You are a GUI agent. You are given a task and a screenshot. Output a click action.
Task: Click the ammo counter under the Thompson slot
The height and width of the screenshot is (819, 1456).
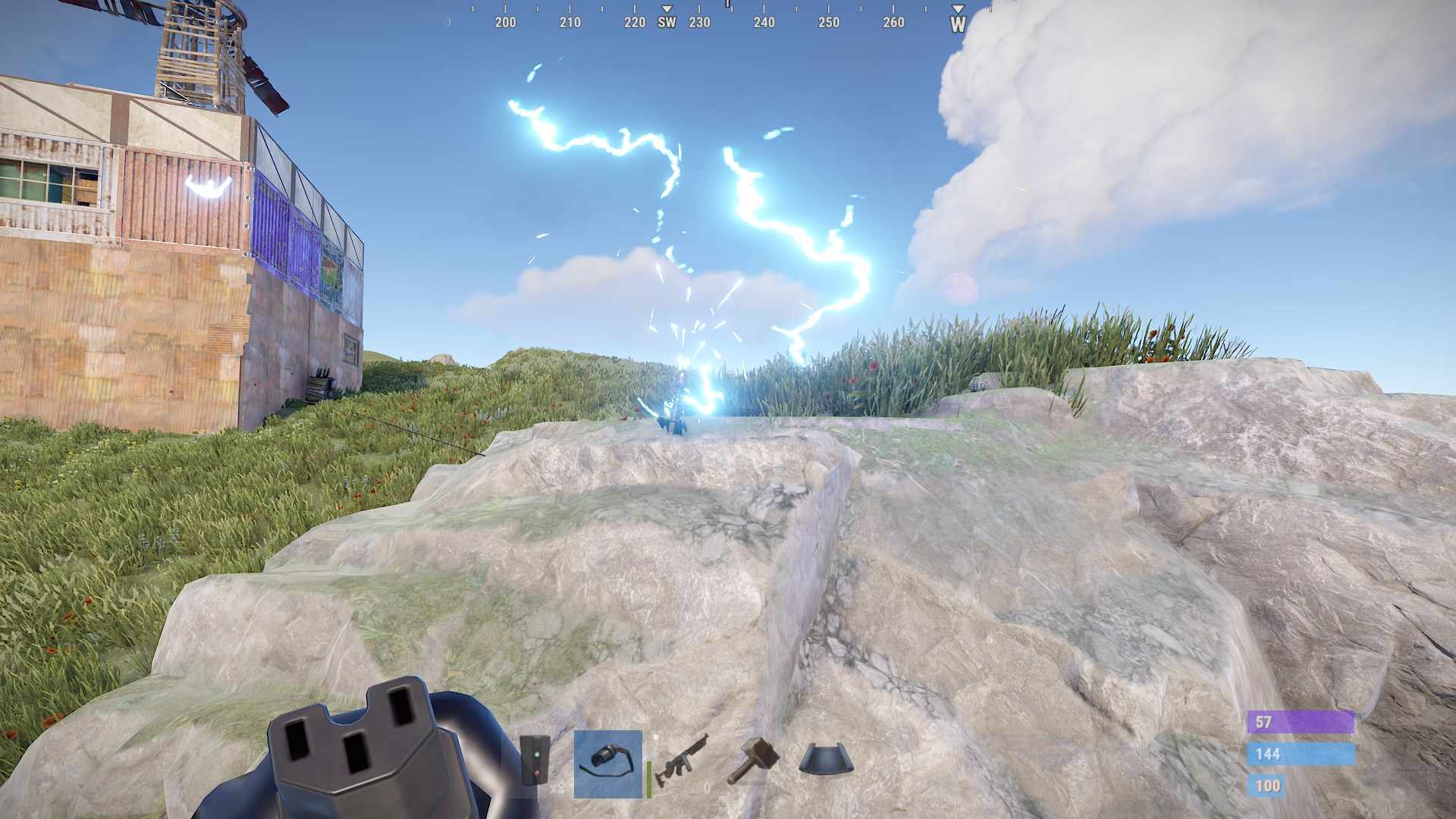pos(709,787)
